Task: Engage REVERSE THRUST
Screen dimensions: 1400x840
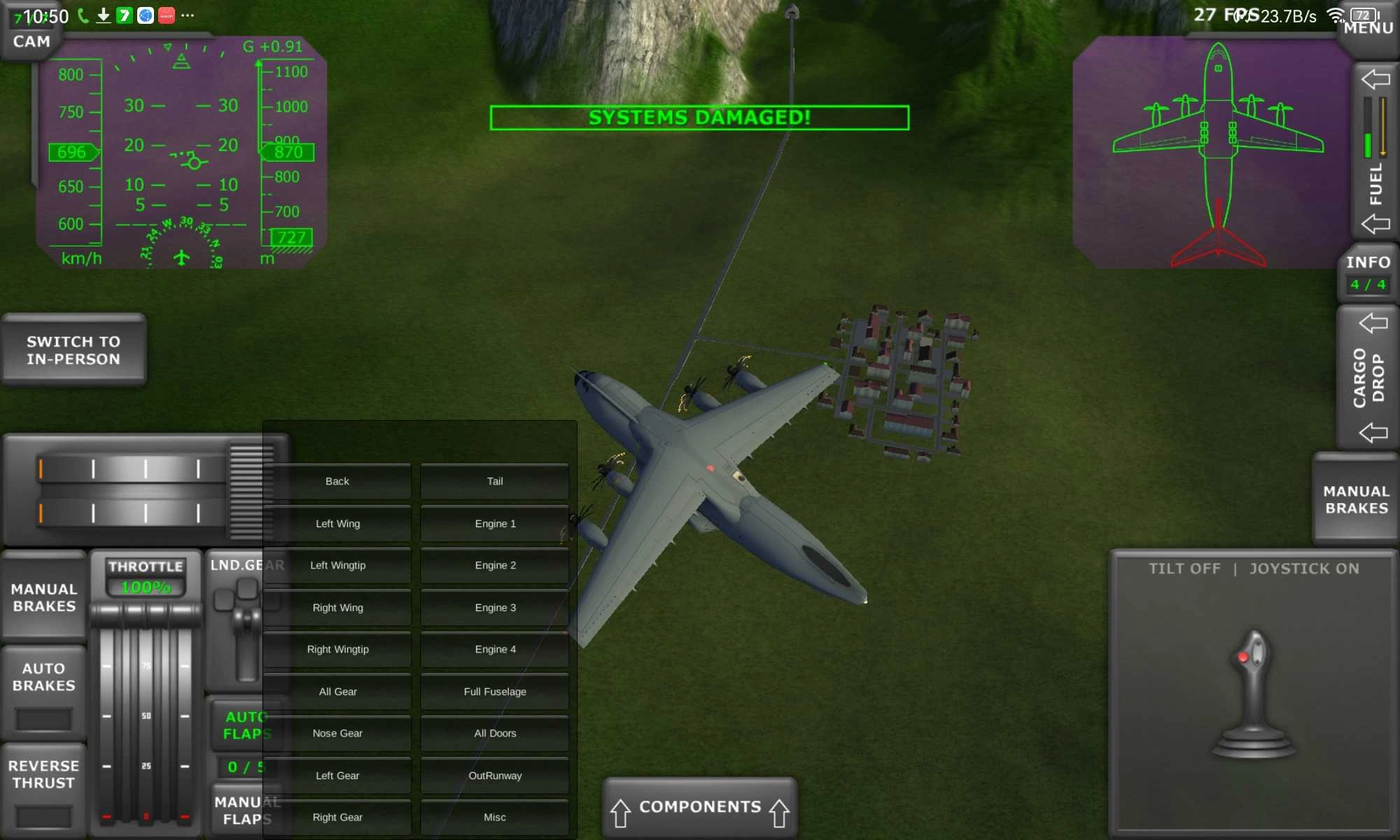Action: coord(43,773)
